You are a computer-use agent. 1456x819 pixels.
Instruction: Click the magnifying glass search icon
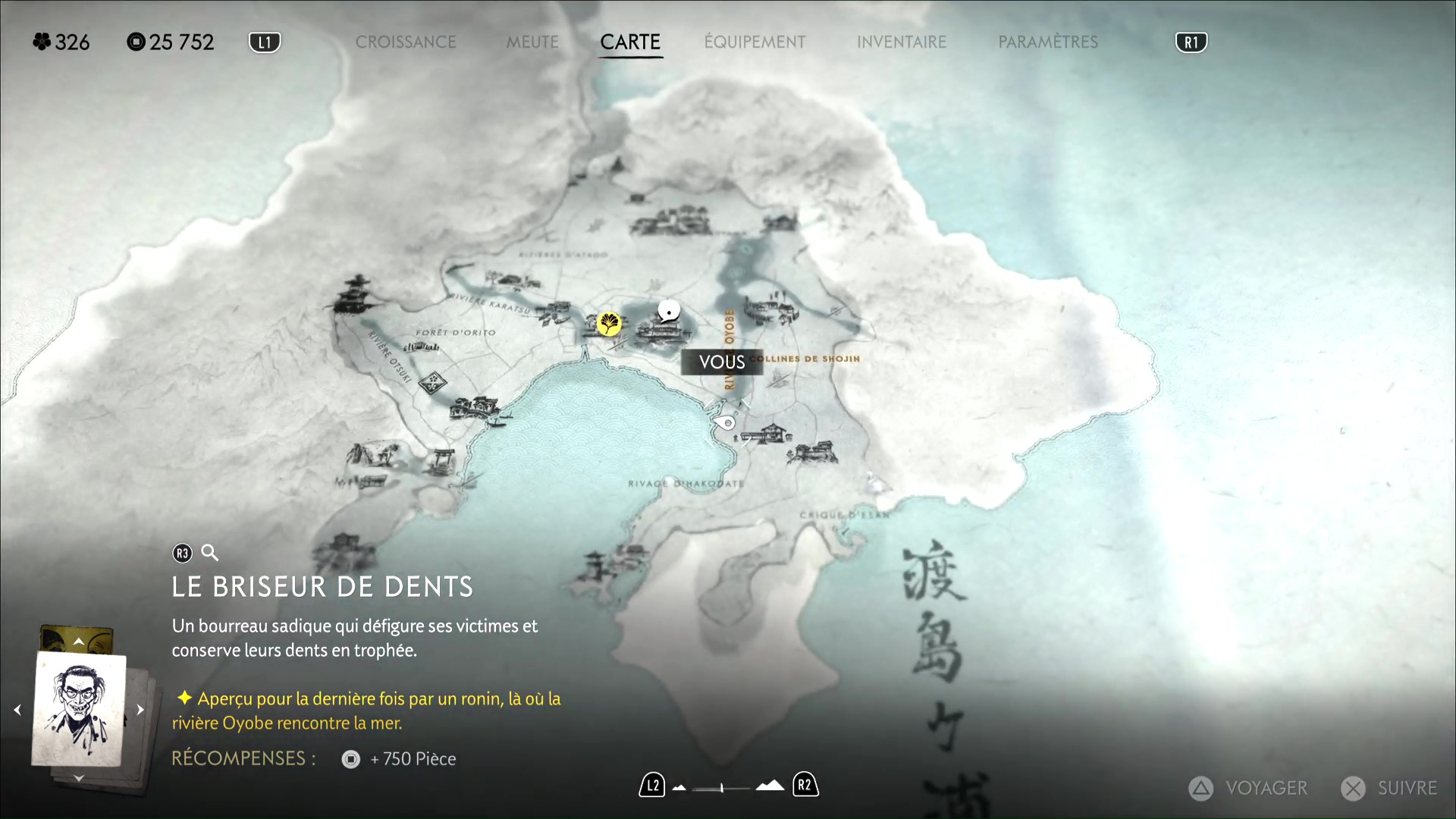tap(210, 553)
